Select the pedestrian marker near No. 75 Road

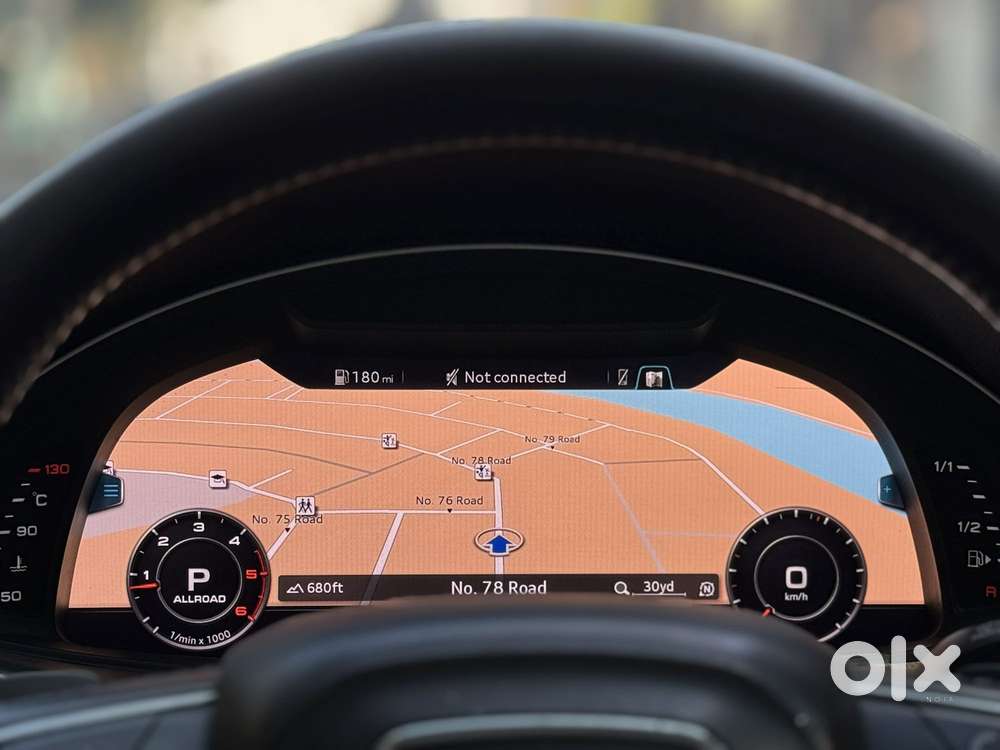point(305,505)
